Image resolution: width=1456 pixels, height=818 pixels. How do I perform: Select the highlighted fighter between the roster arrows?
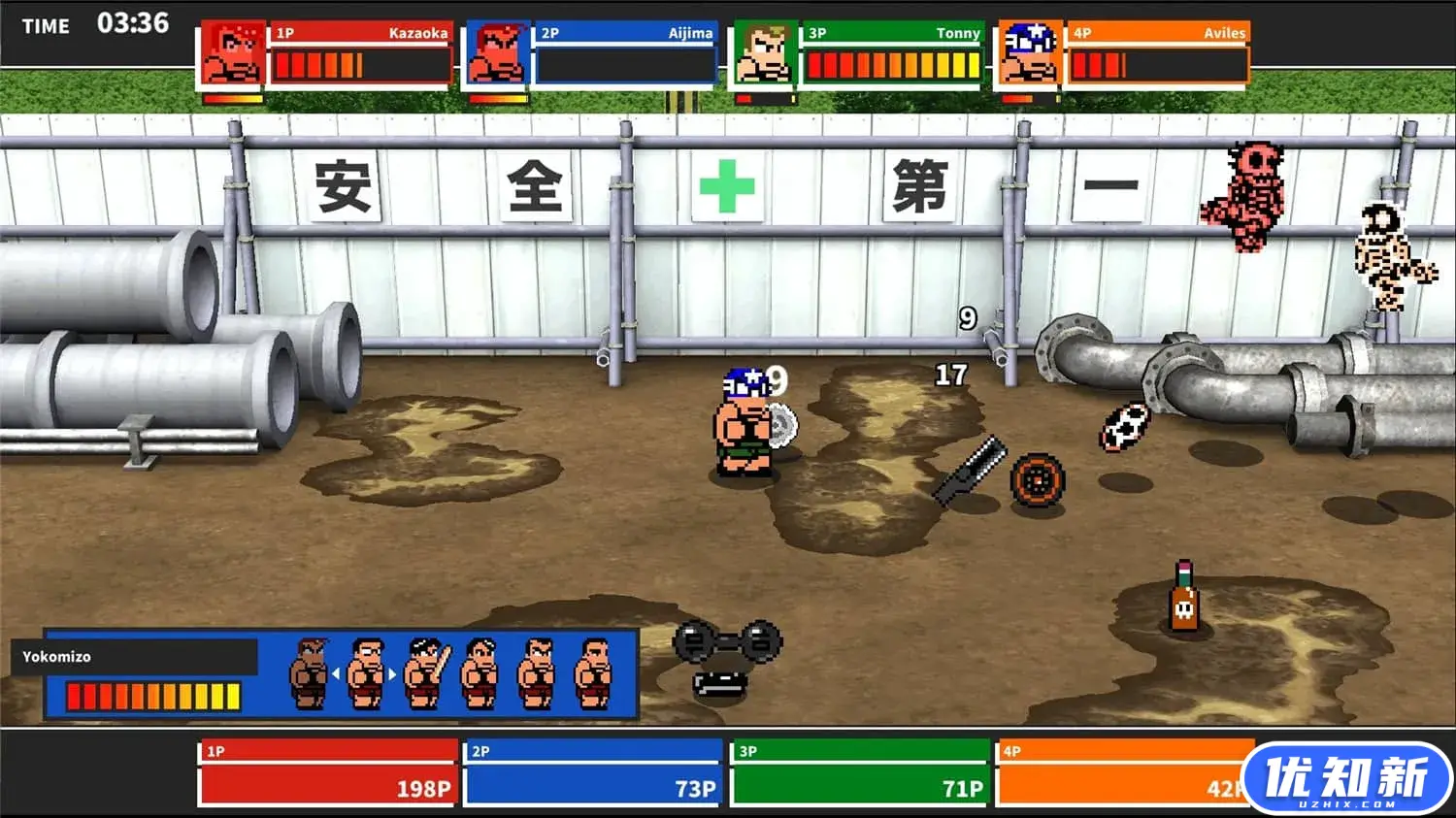point(365,672)
